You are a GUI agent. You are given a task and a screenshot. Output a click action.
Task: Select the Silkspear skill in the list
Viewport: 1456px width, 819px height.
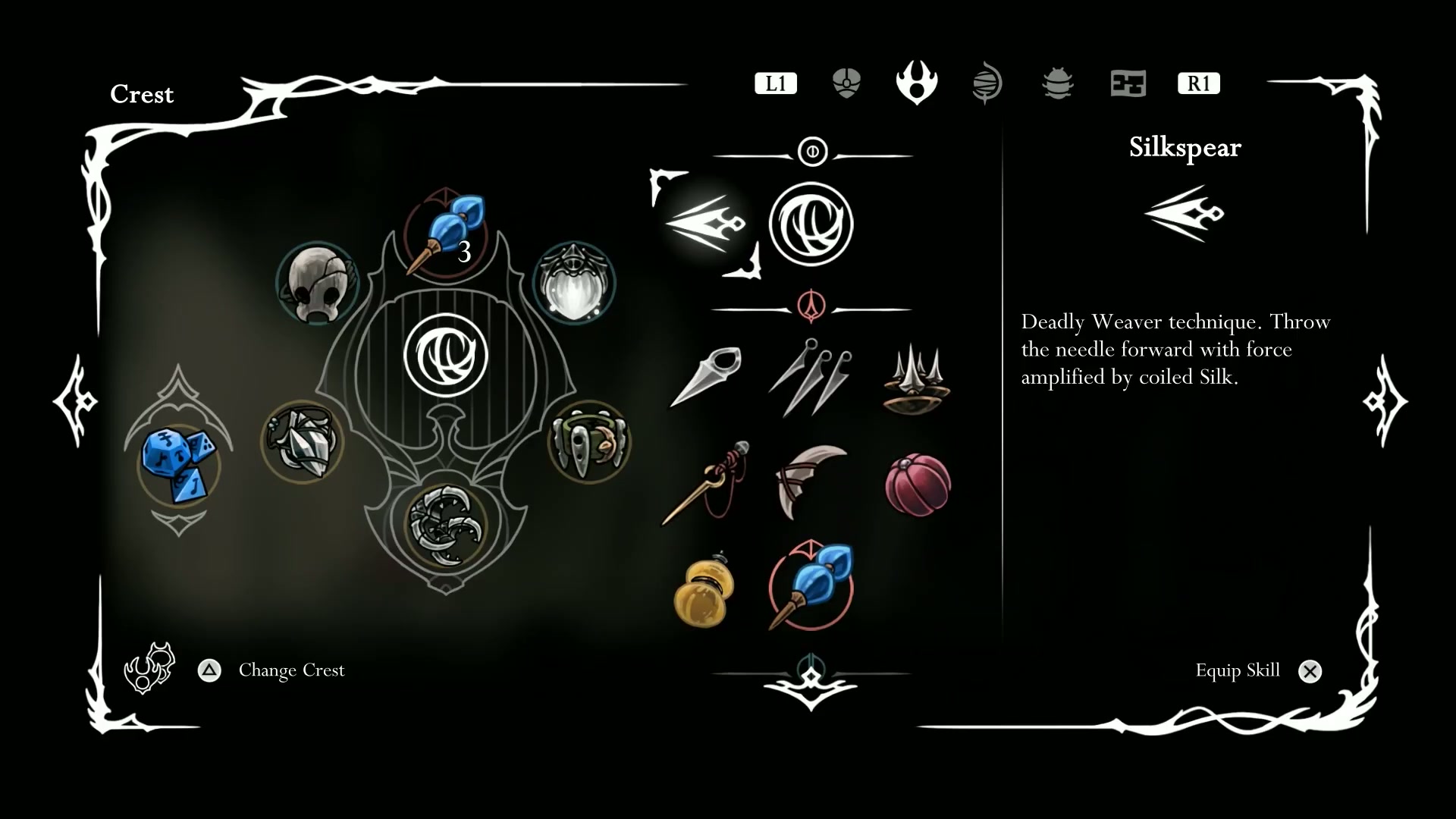[705, 224]
